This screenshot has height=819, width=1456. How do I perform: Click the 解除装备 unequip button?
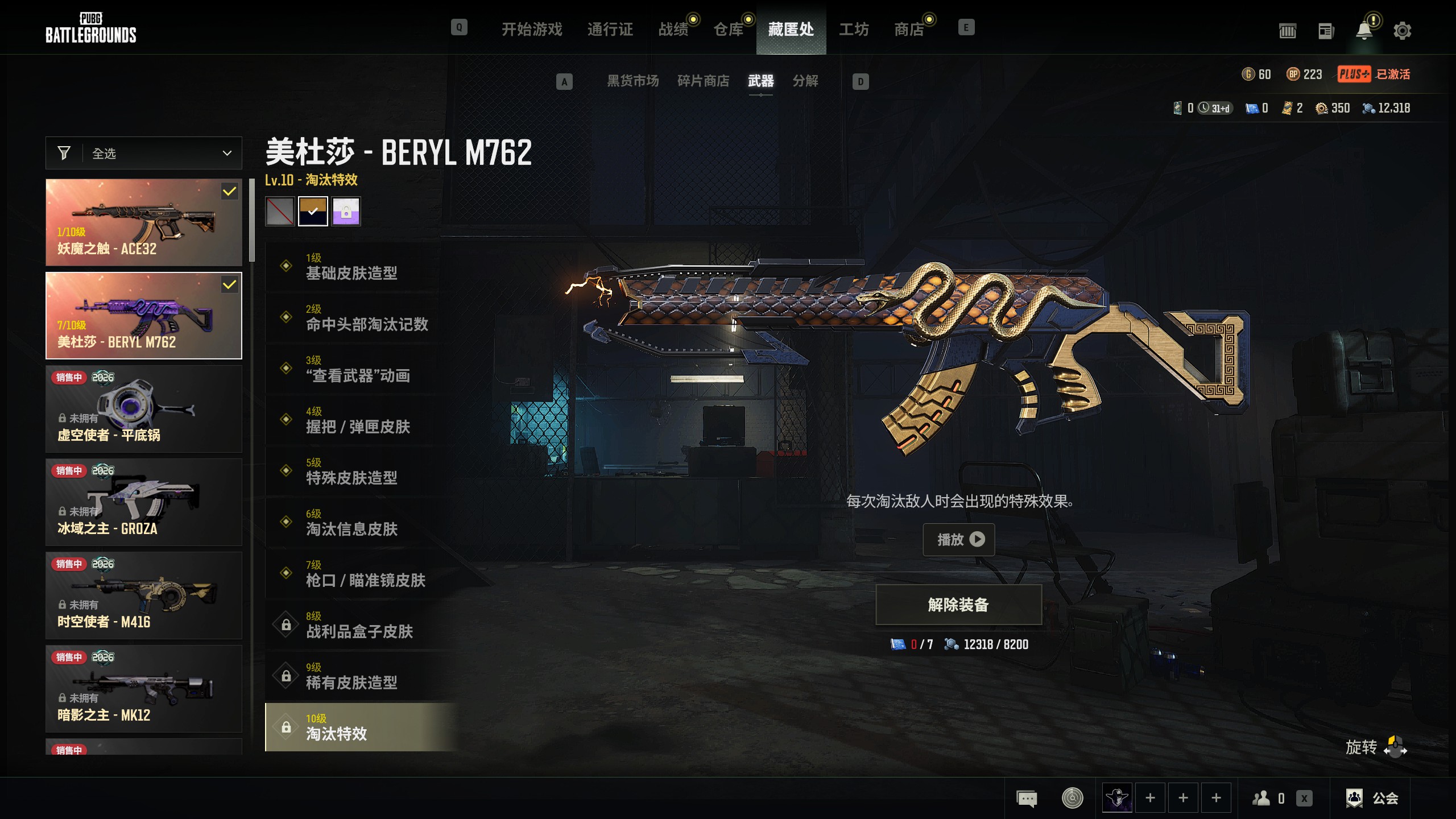[959, 605]
